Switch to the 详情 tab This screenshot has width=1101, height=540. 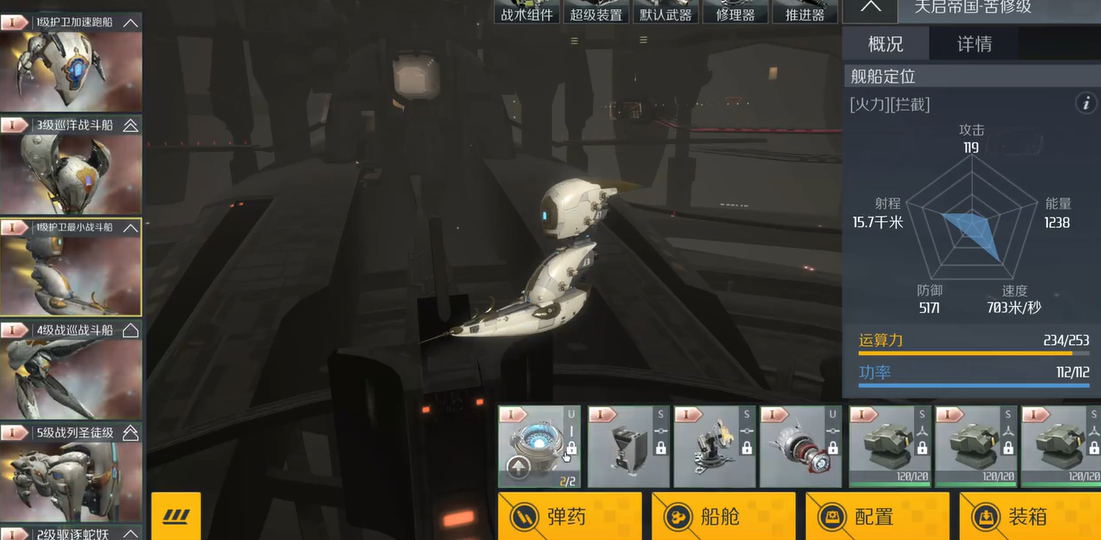[x=974, y=44]
